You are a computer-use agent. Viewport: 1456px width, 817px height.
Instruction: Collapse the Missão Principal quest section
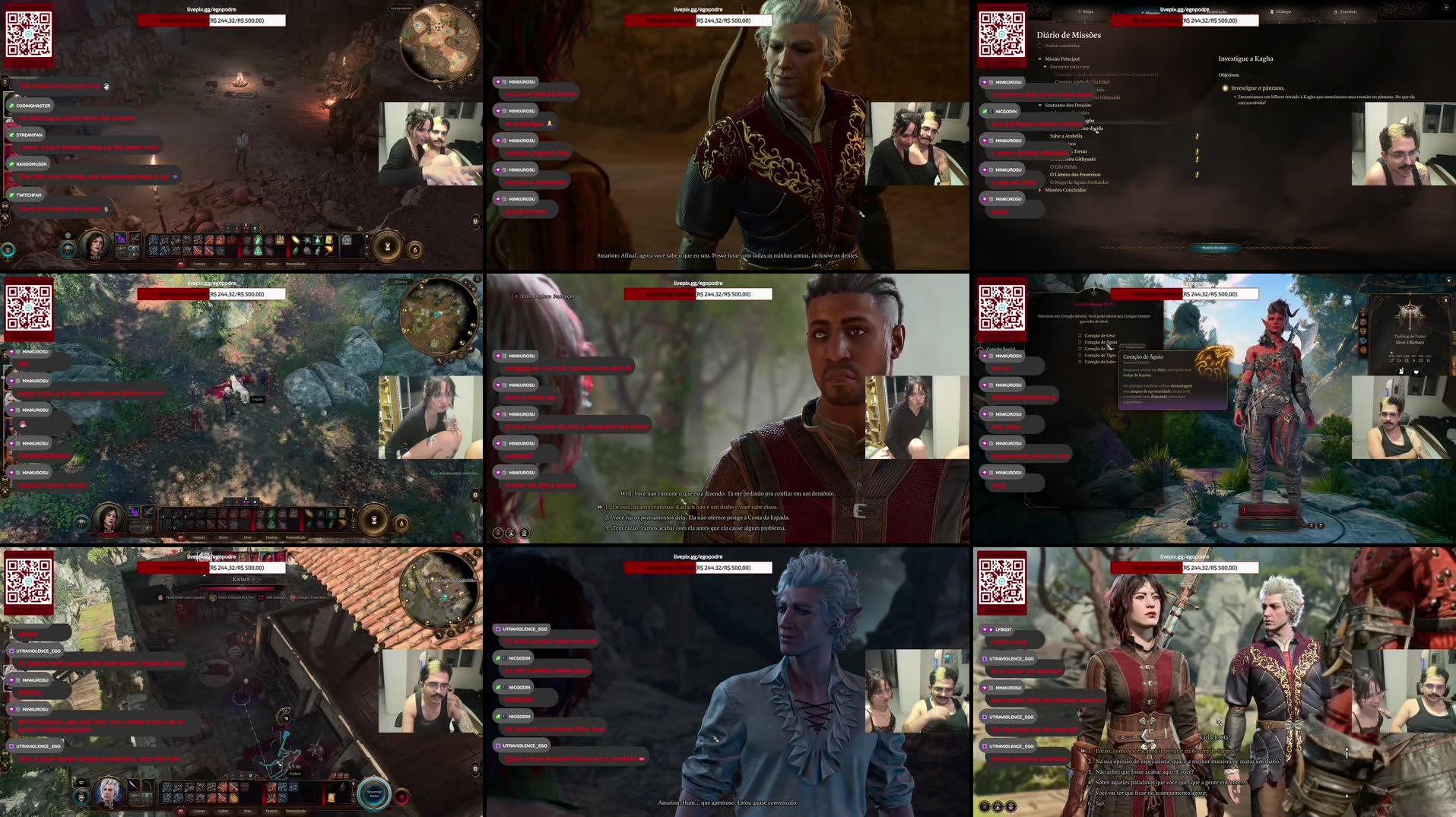click(1039, 59)
